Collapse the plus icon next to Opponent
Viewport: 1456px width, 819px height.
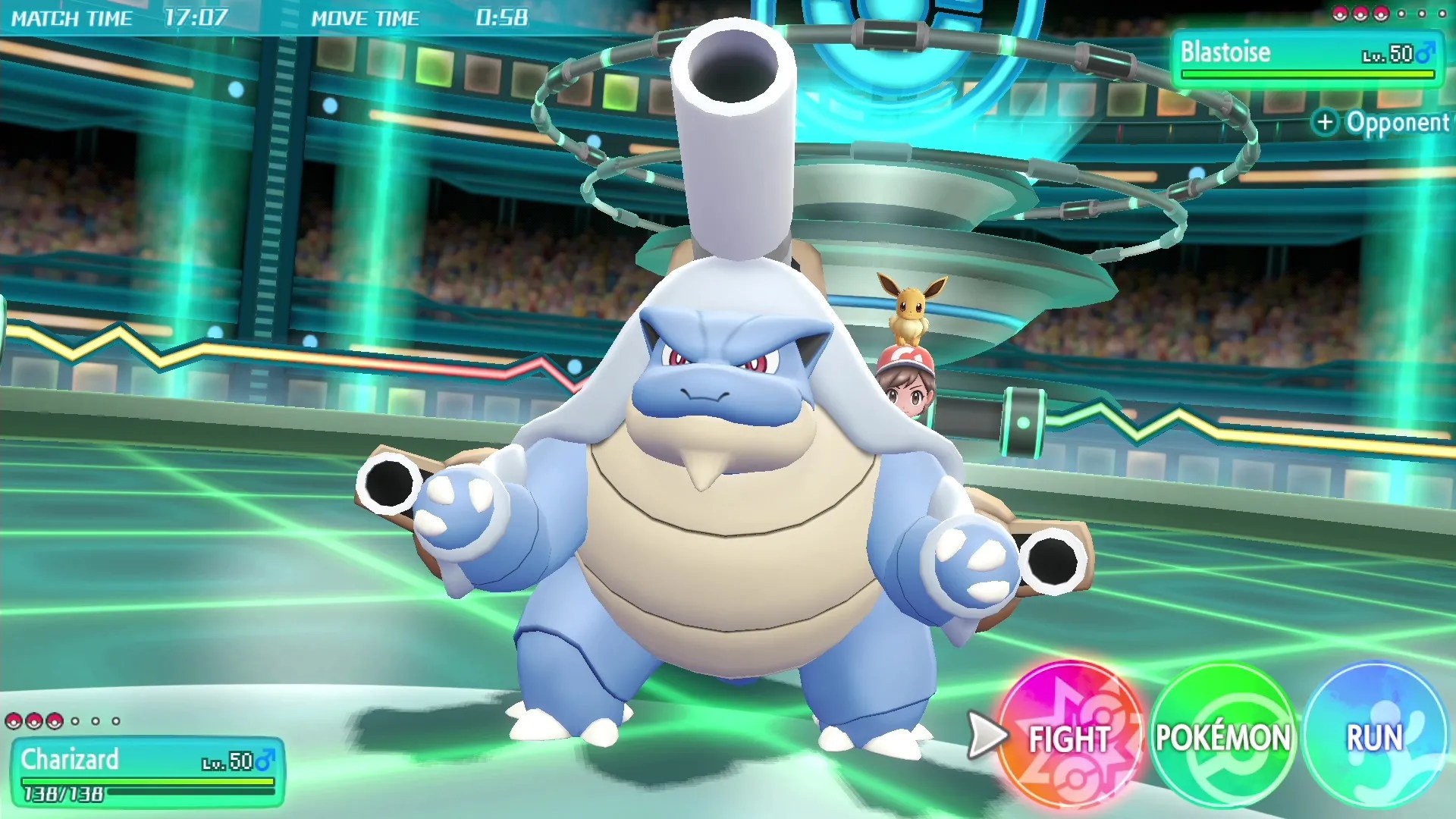(x=1326, y=122)
